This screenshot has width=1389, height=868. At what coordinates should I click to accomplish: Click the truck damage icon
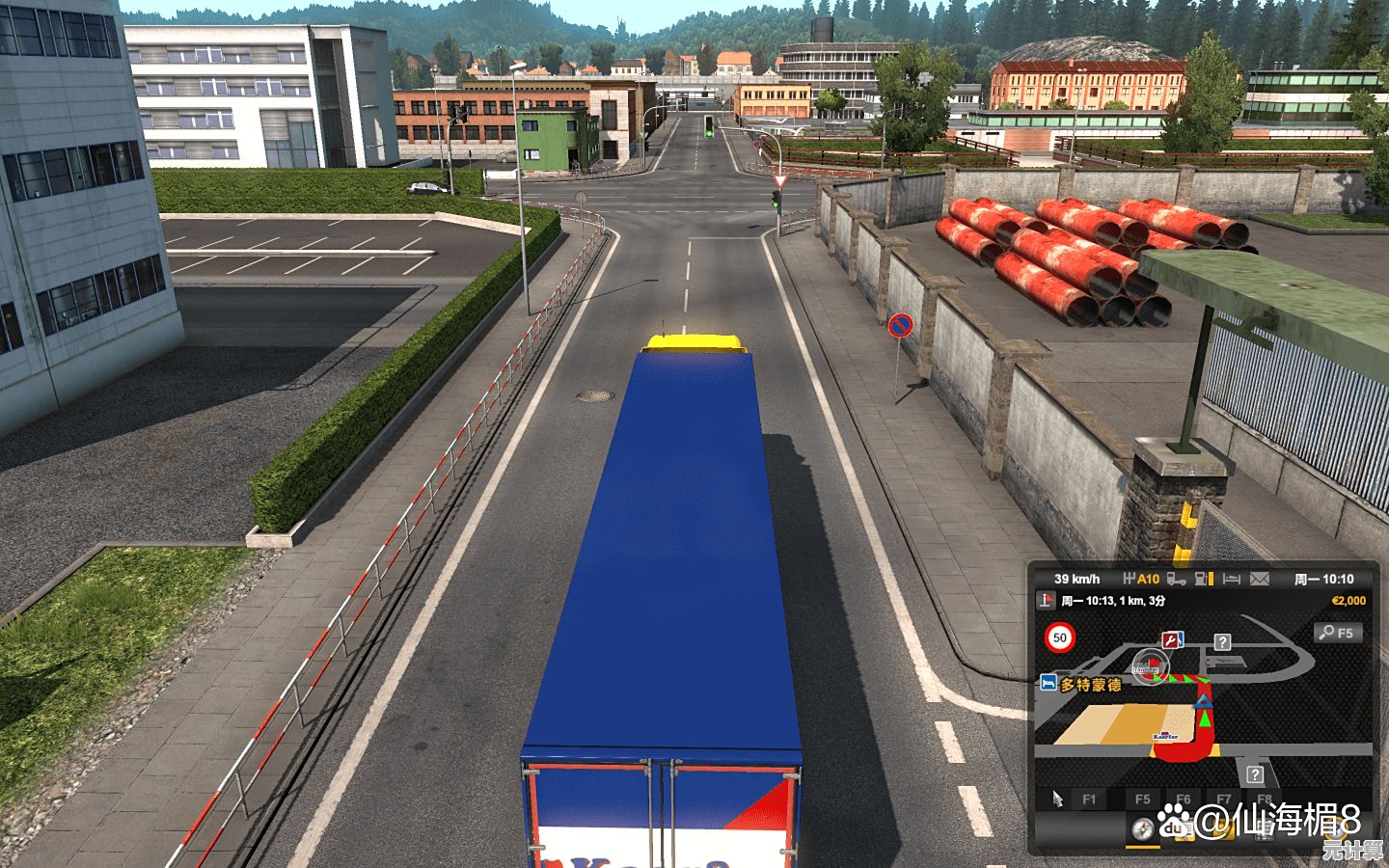pyautogui.click(x=1176, y=579)
